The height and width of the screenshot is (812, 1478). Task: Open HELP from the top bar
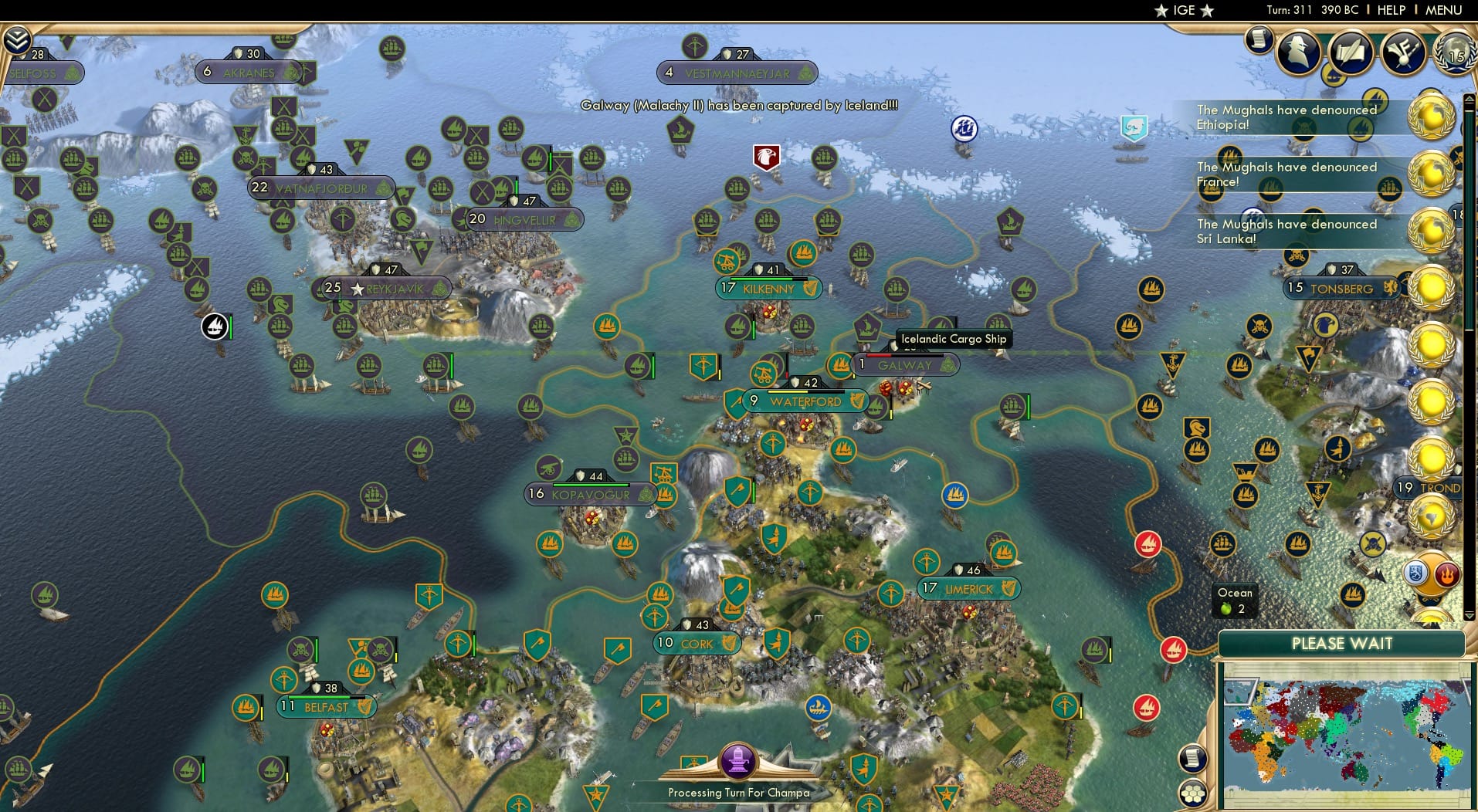point(1392,10)
